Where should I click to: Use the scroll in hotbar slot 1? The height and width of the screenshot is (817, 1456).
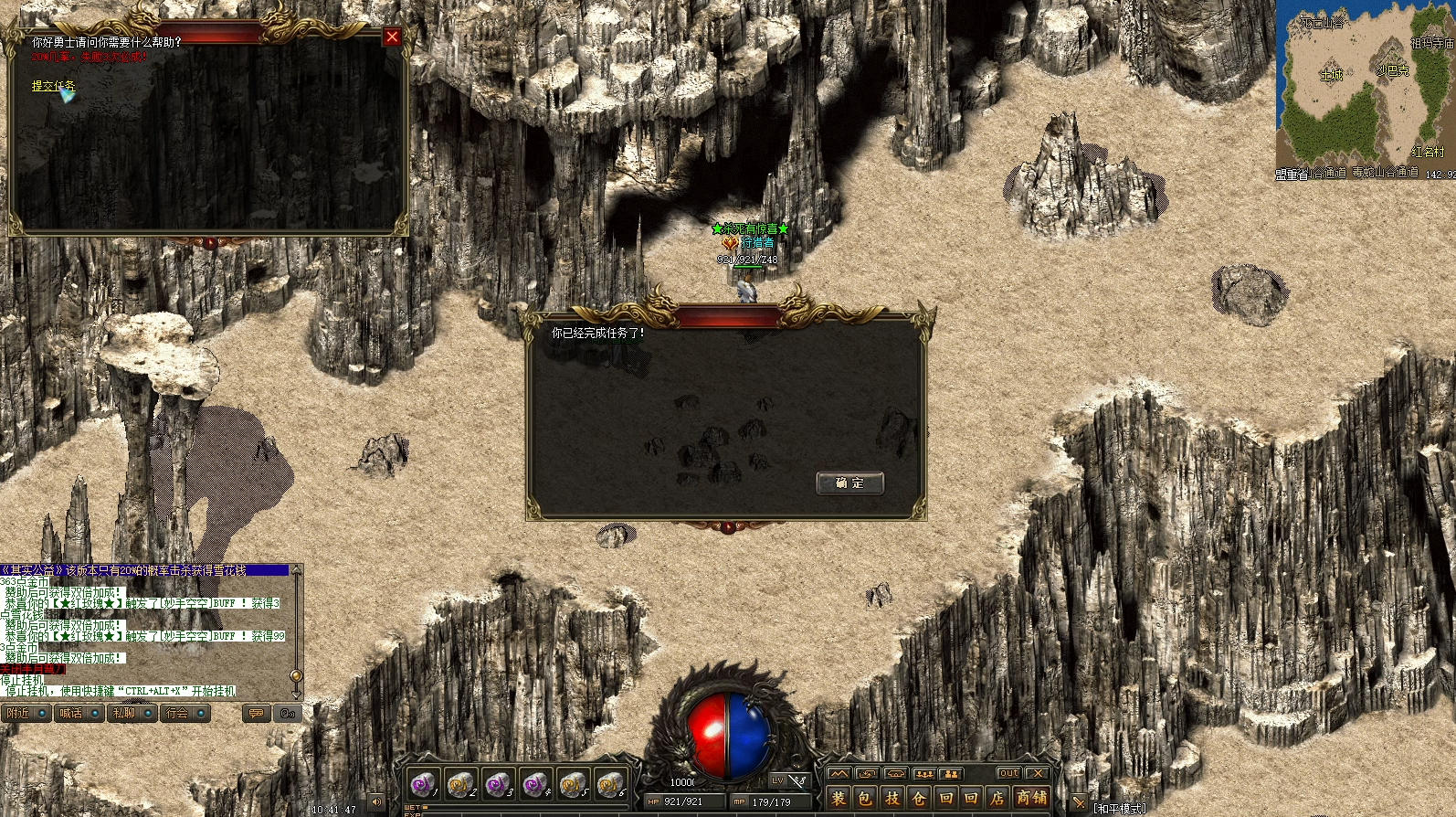(x=422, y=784)
